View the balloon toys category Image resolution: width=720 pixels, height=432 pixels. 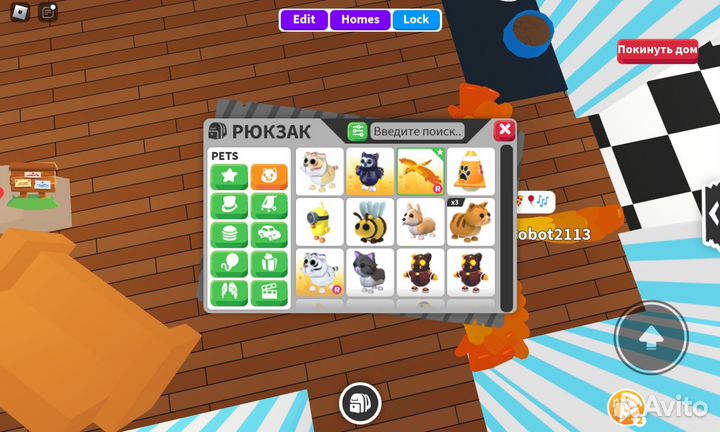pos(229,264)
